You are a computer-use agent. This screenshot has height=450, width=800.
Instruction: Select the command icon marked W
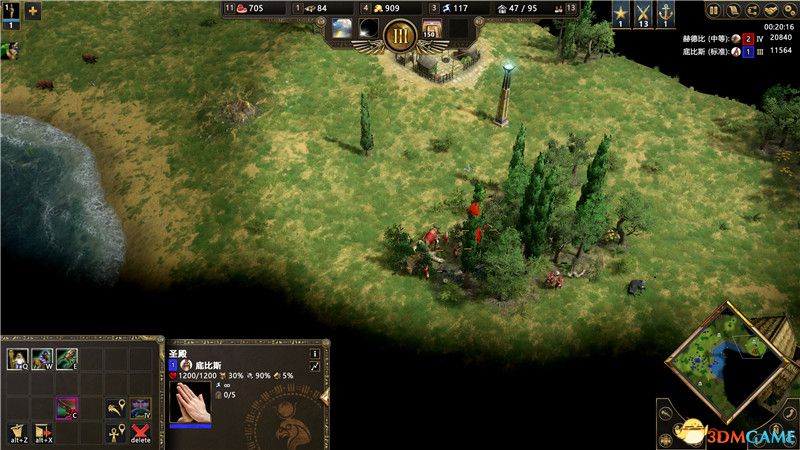(x=42, y=358)
